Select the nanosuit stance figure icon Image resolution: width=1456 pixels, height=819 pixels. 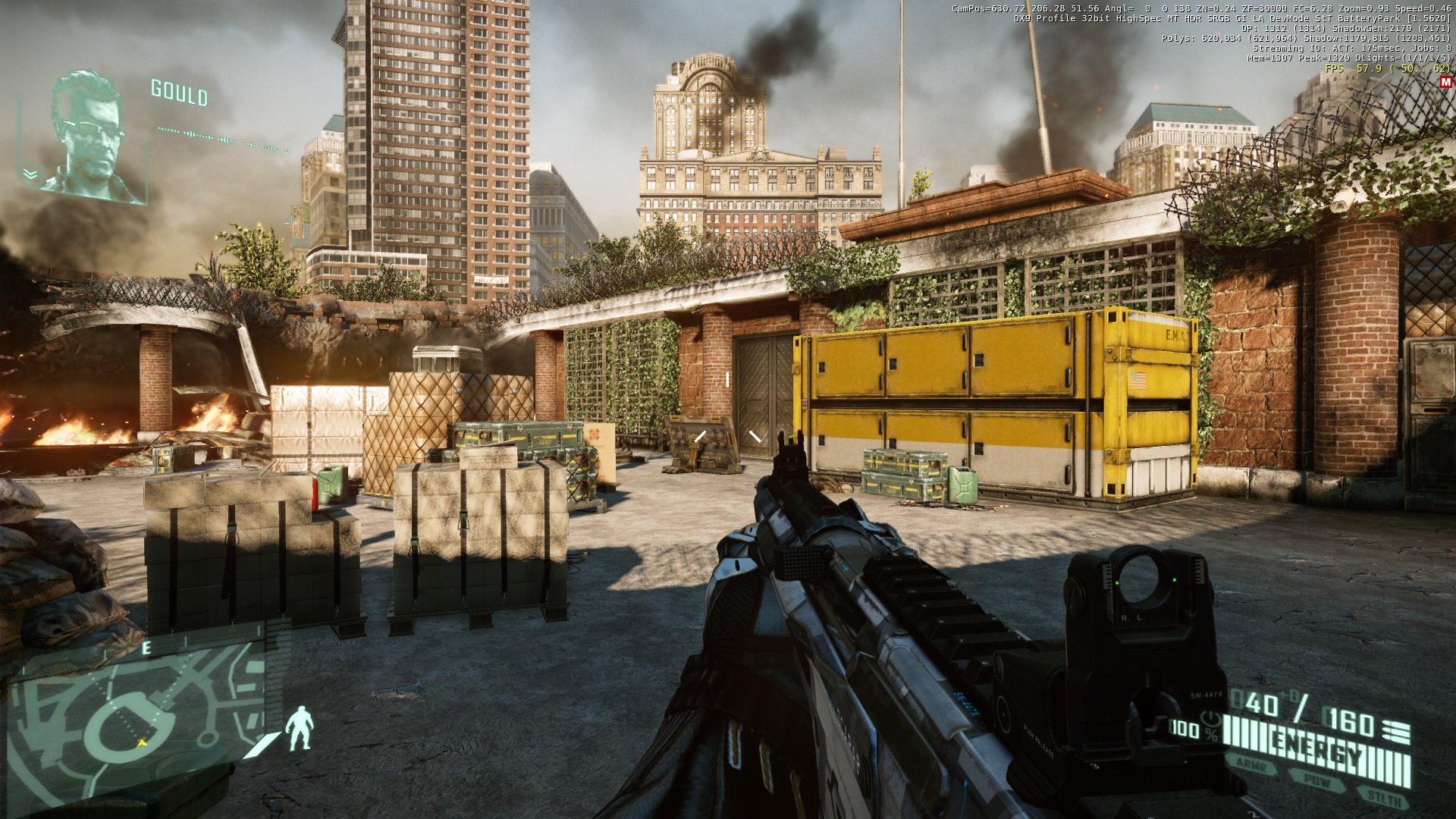(x=300, y=728)
